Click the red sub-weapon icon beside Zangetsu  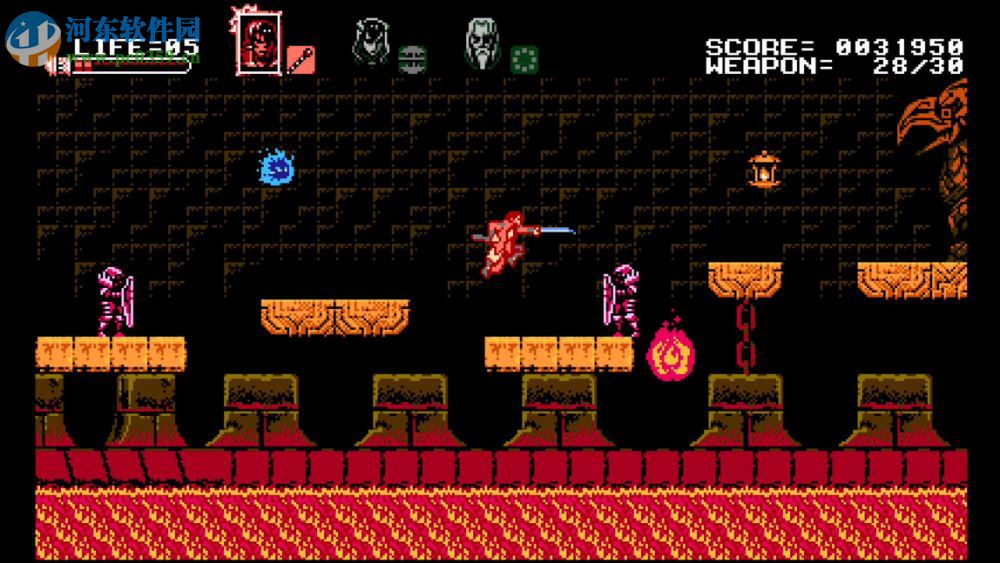click(301, 58)
